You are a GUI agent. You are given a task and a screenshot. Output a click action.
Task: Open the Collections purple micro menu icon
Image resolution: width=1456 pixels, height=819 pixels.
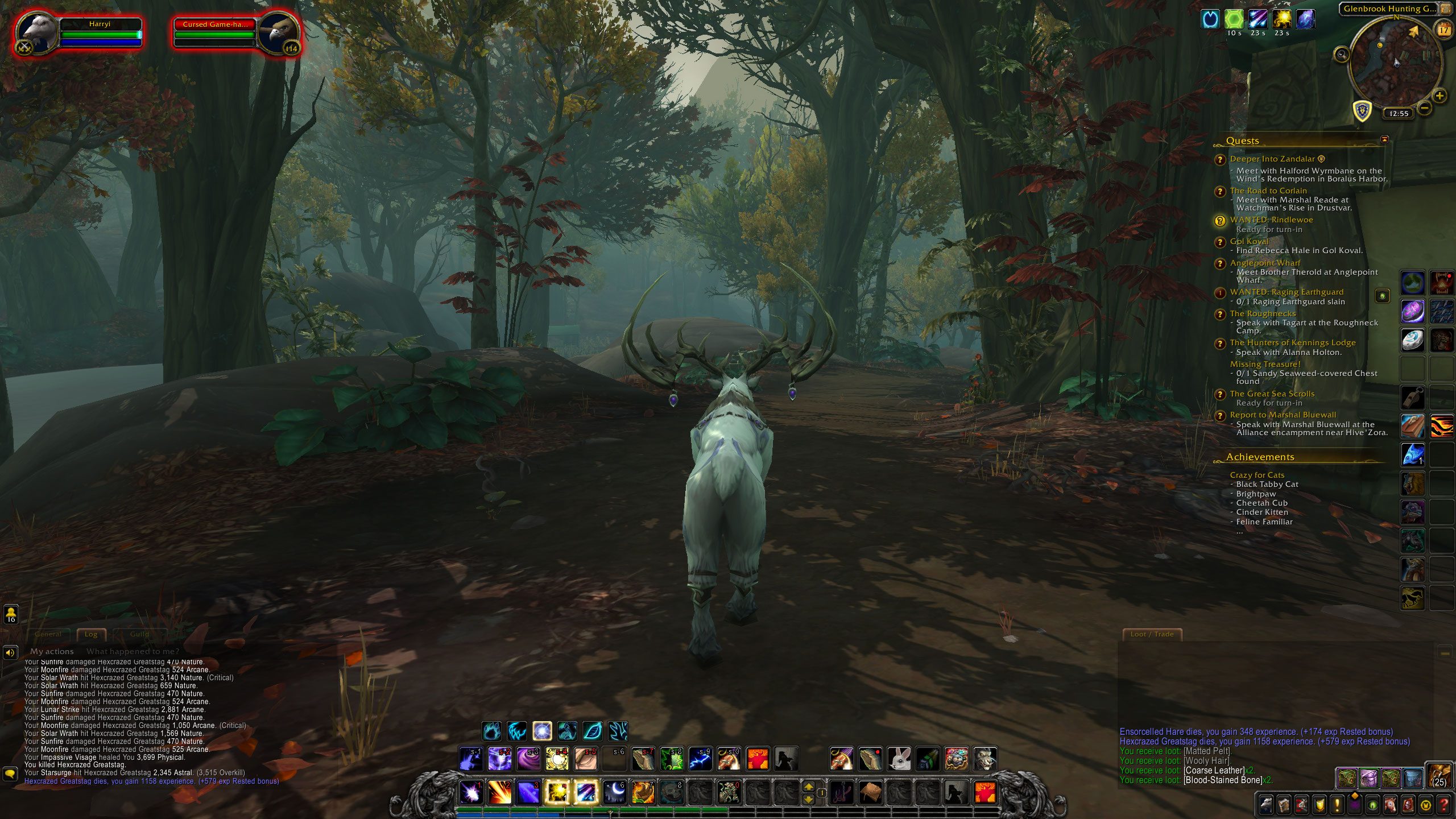pyautogui.click(x=1354, y=804)
